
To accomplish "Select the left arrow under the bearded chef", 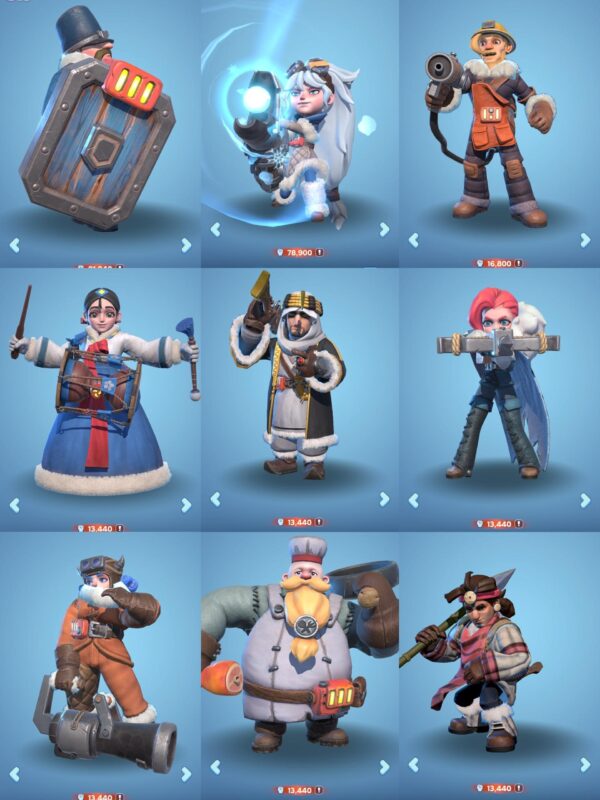I will pyautogui.click(x=215, y=767).
